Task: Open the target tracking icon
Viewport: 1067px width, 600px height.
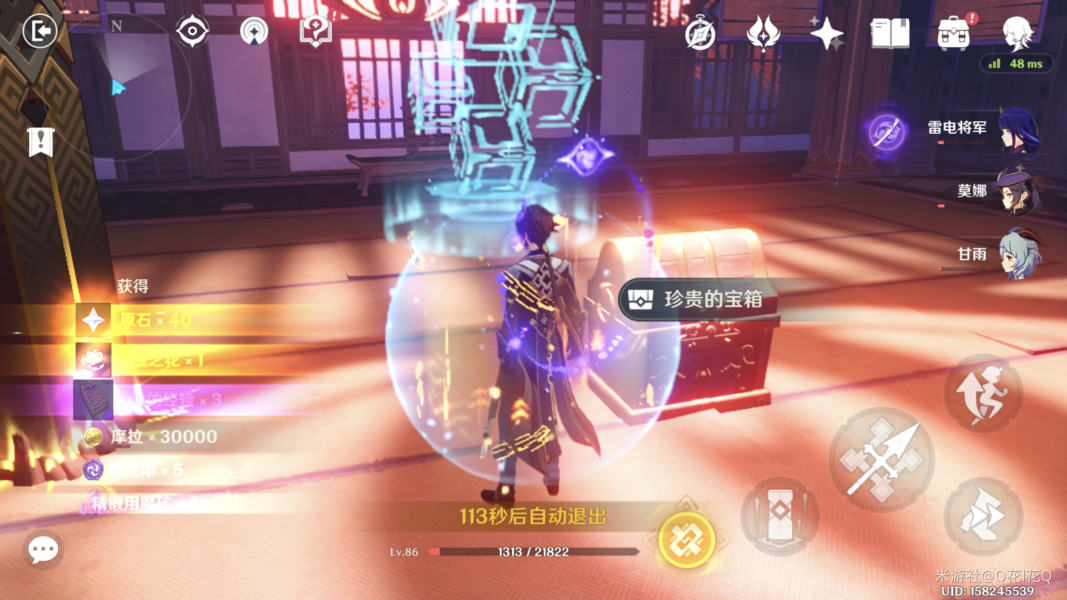Action: (191, 31)
